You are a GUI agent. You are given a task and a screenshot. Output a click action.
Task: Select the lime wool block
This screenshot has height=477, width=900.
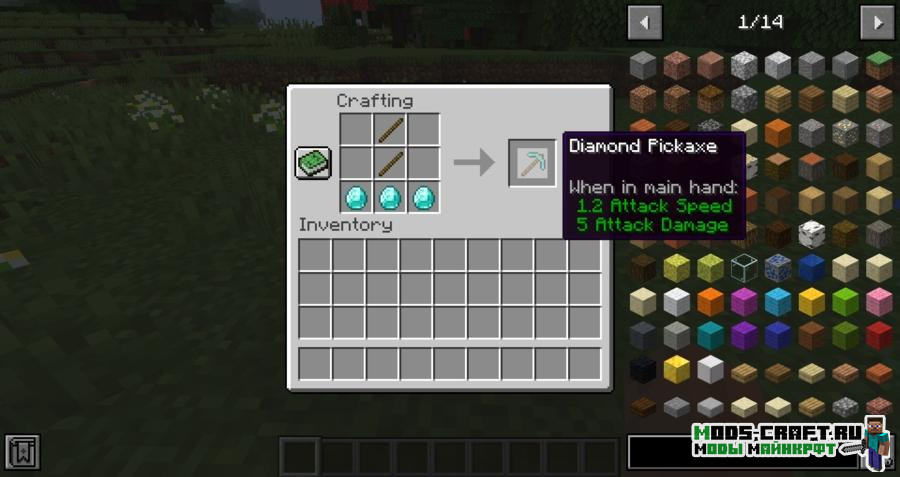pos(845,302)
